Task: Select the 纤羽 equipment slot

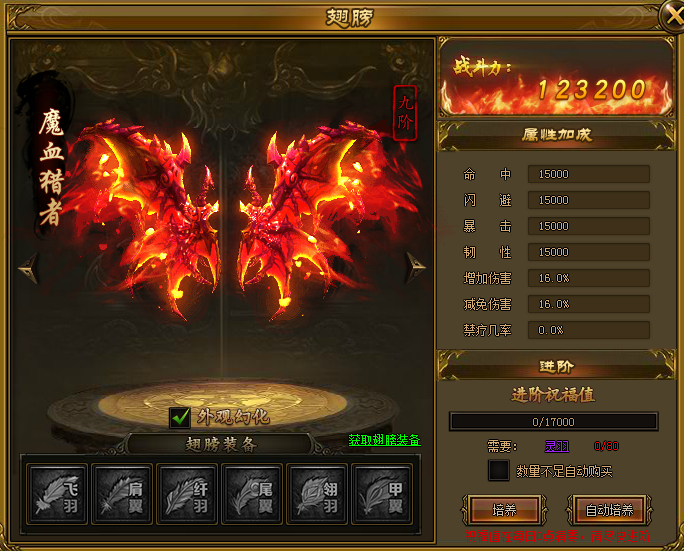Action: (x=187, y=491)
